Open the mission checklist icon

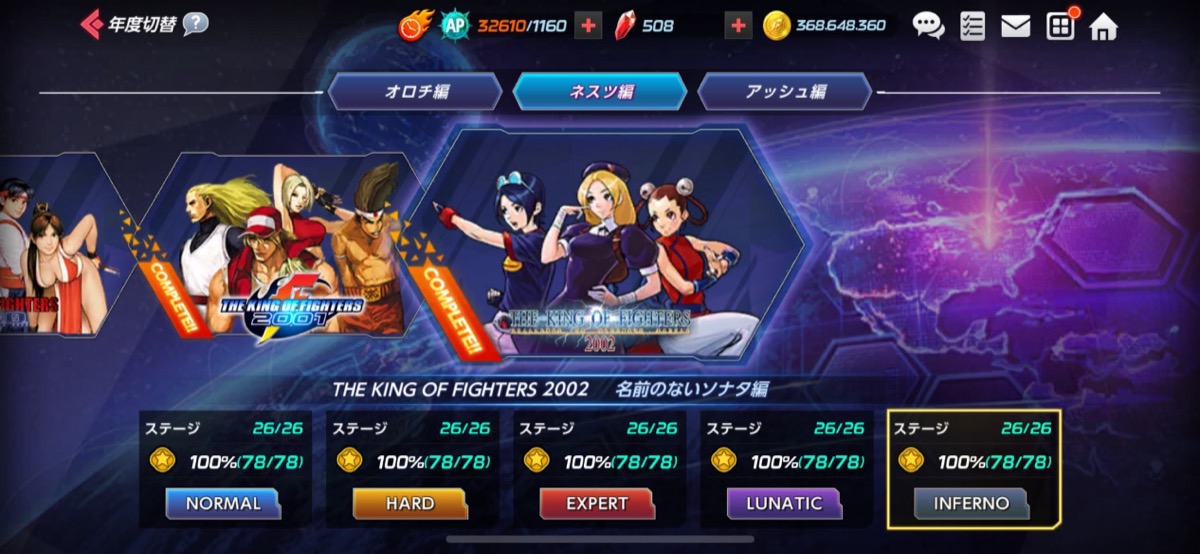(972, 26)
